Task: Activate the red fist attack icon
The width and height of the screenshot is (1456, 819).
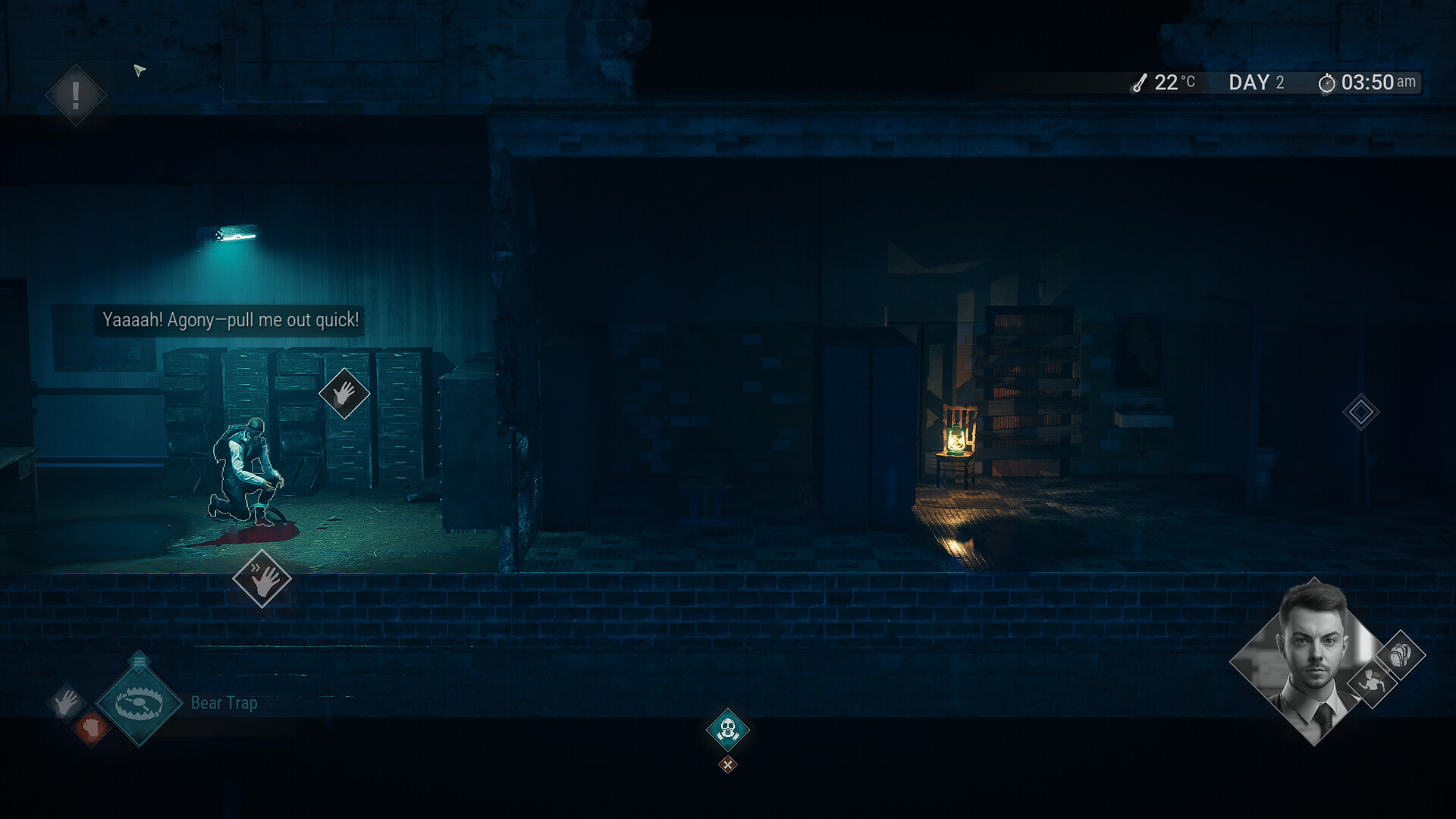Action: [x=92, y=728]
